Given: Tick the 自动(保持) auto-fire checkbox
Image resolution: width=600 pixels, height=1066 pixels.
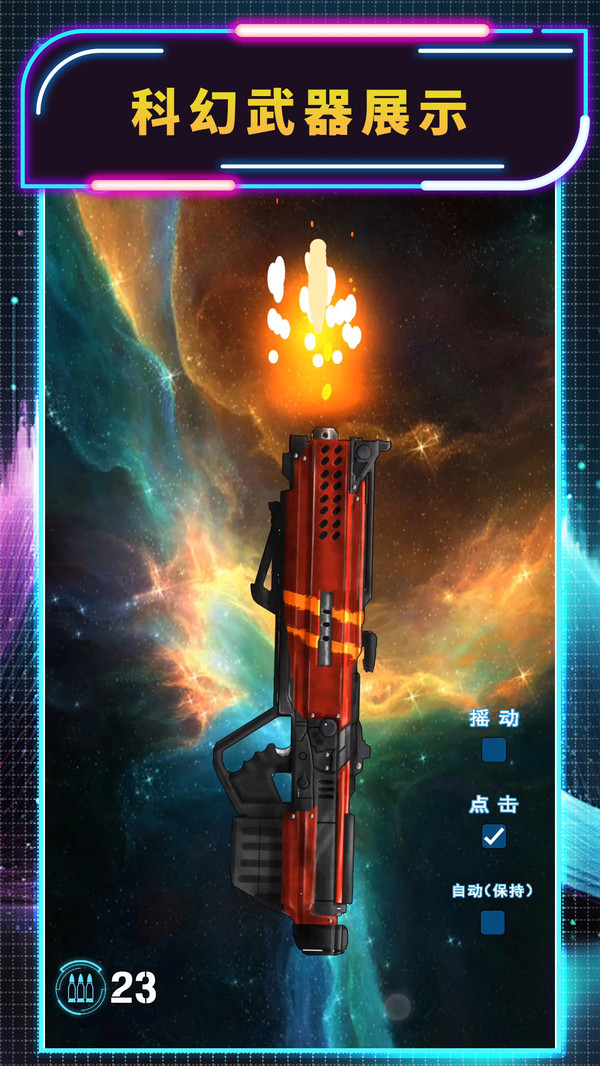Looking at the screenshot, I should coord(493,922).
